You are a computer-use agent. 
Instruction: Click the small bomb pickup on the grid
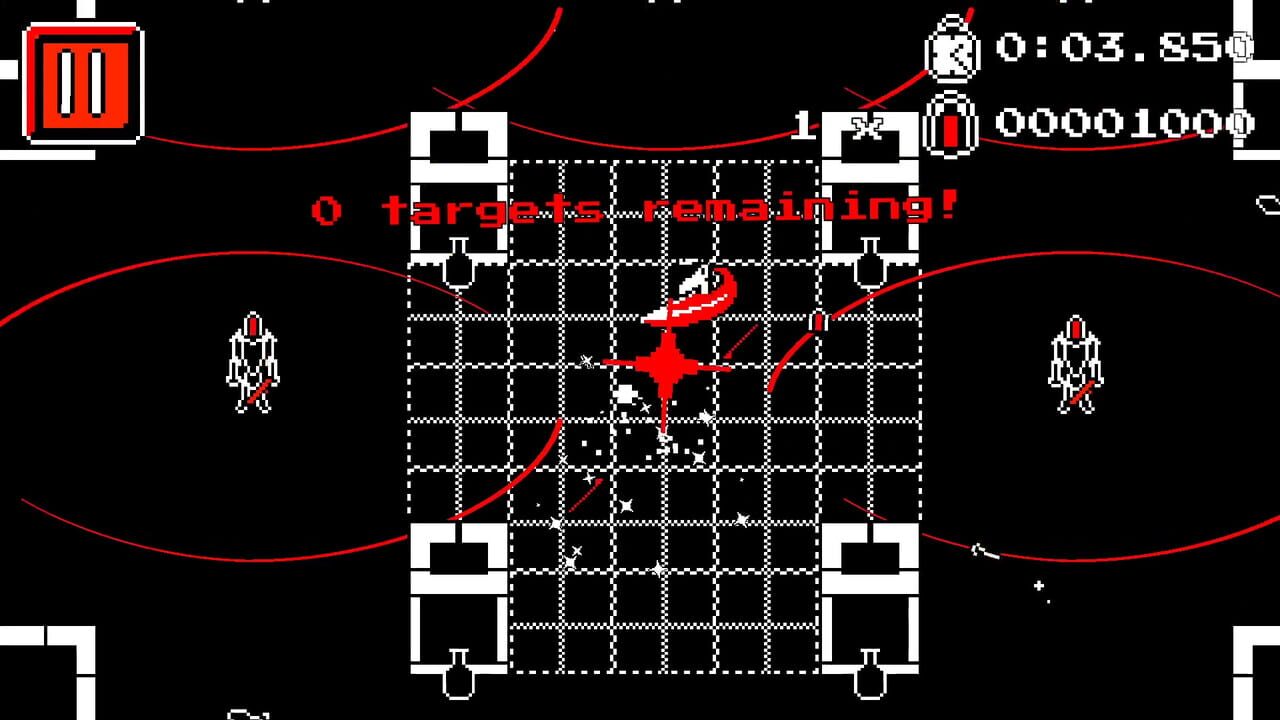tap(818, 320)
